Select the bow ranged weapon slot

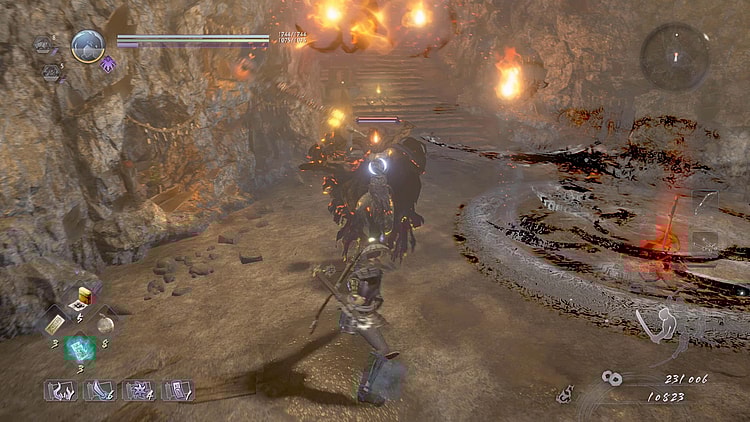704,203
